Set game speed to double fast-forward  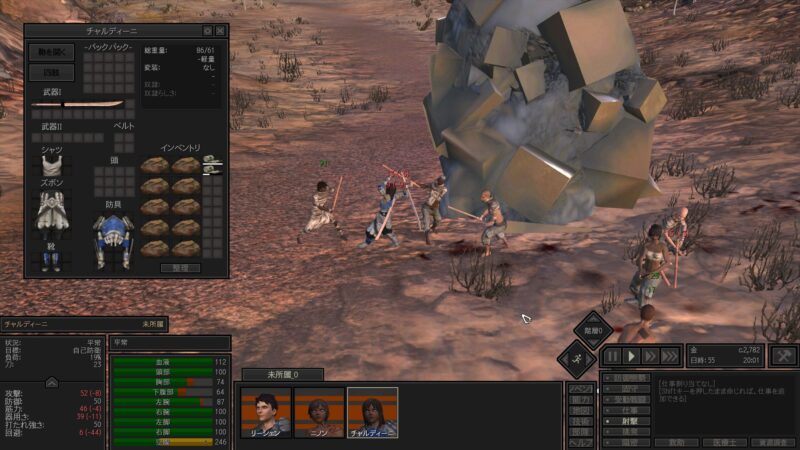(x=651, y=356)
